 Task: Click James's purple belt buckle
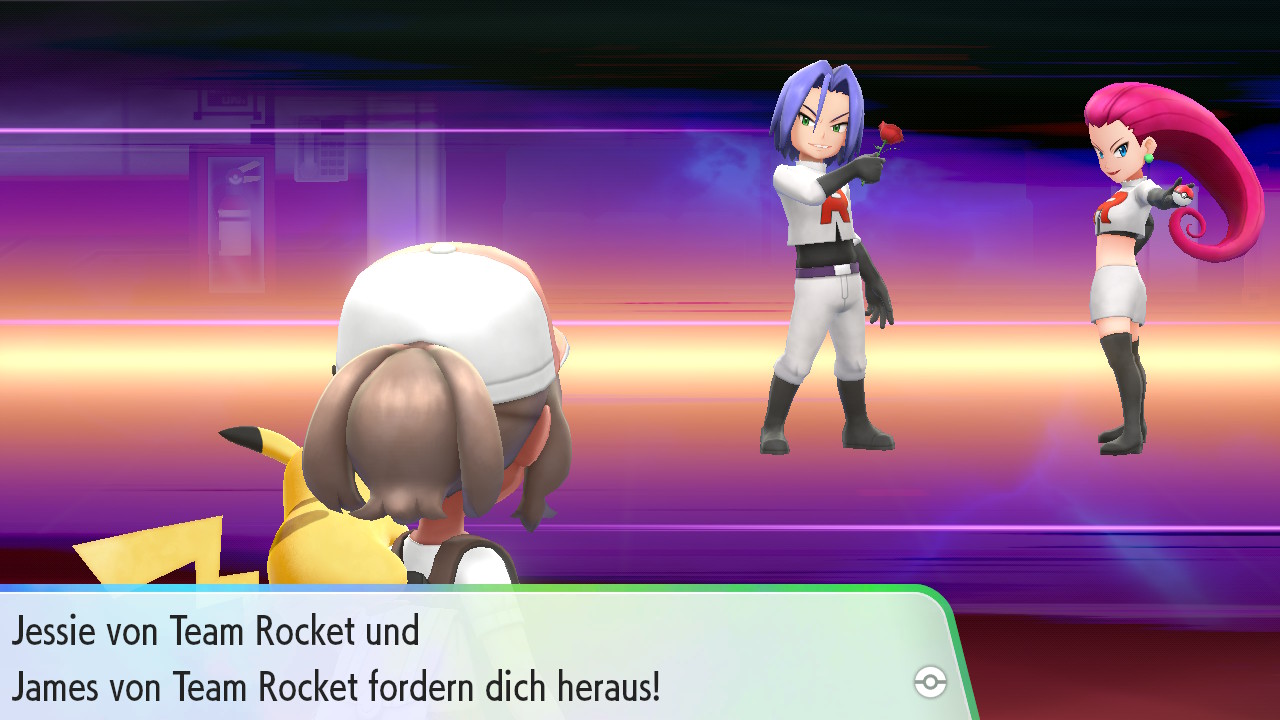pyautogui.click(x=840, y=268)
